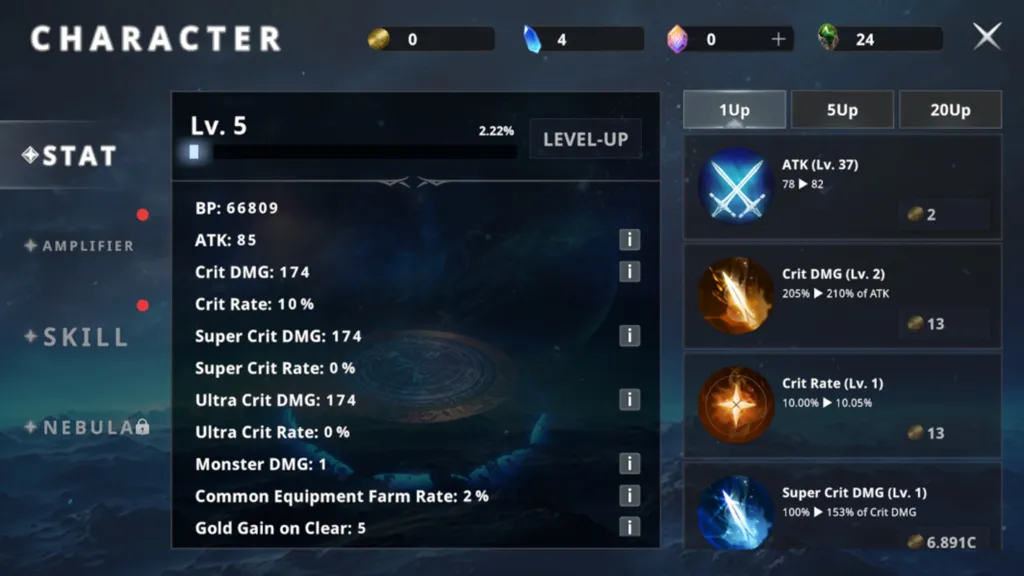Buy the Super Crit DMG upgrade

944,541
